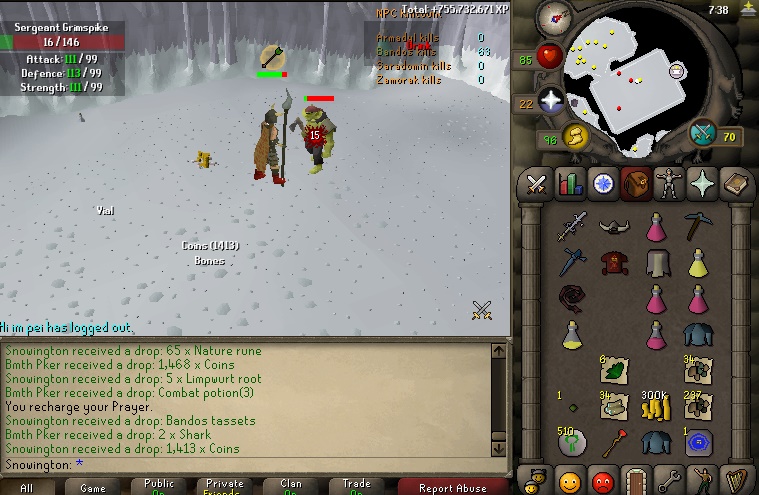The image size is (759, 495).
Task: Switch chat filter to Game
Action: coord(93,488)
